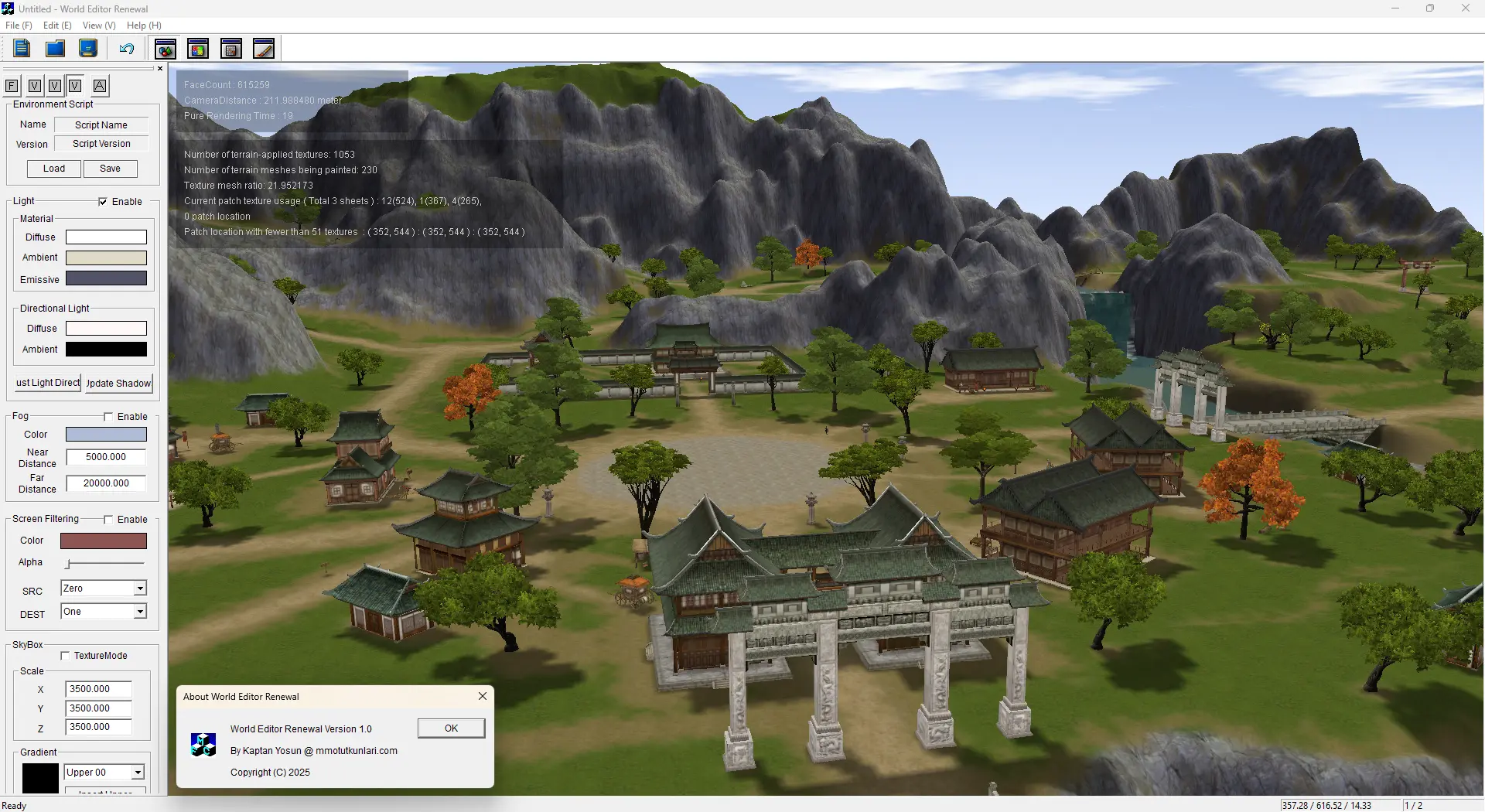
Task: Select the object editing mode icon
Action: tap(165, 48)
